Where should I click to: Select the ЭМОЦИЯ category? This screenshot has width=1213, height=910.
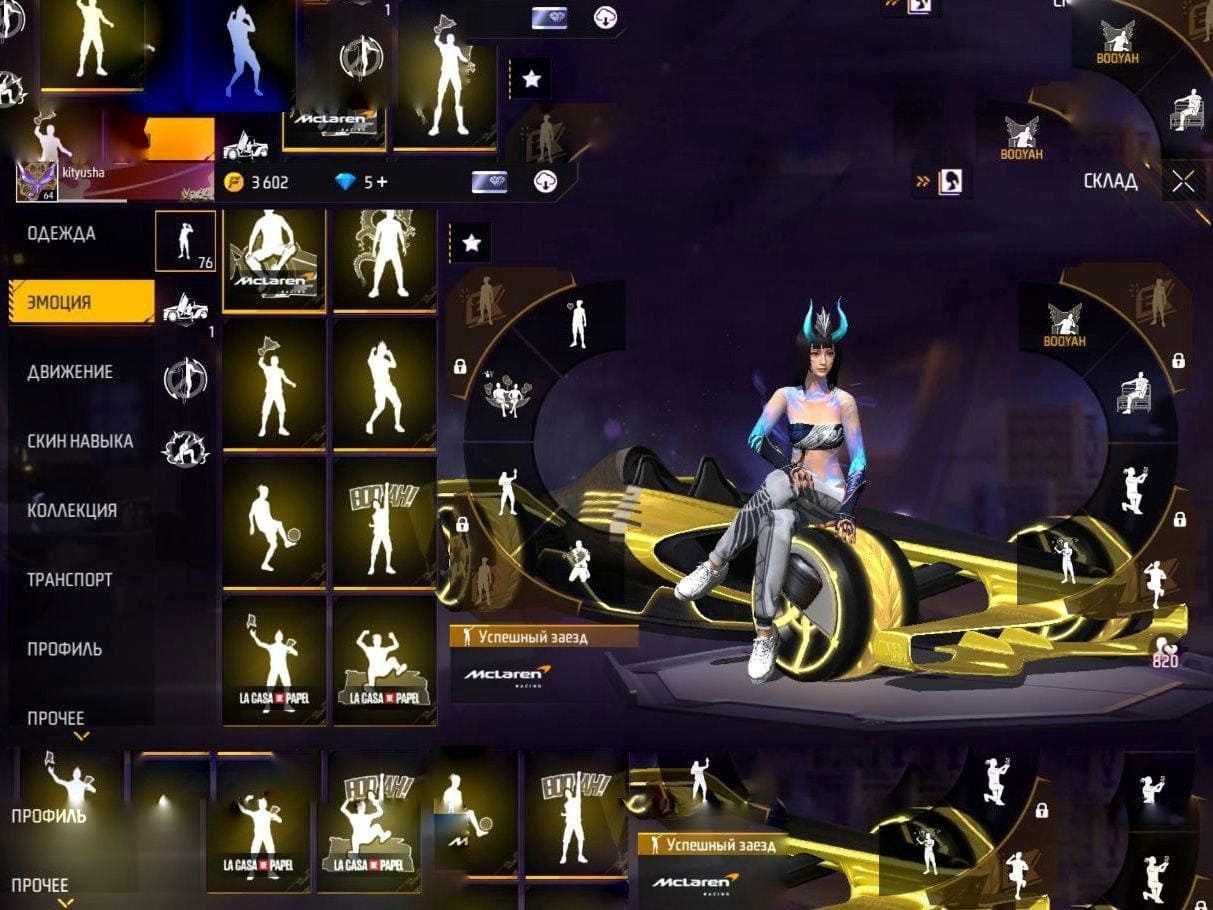click(x=60, y=303)
